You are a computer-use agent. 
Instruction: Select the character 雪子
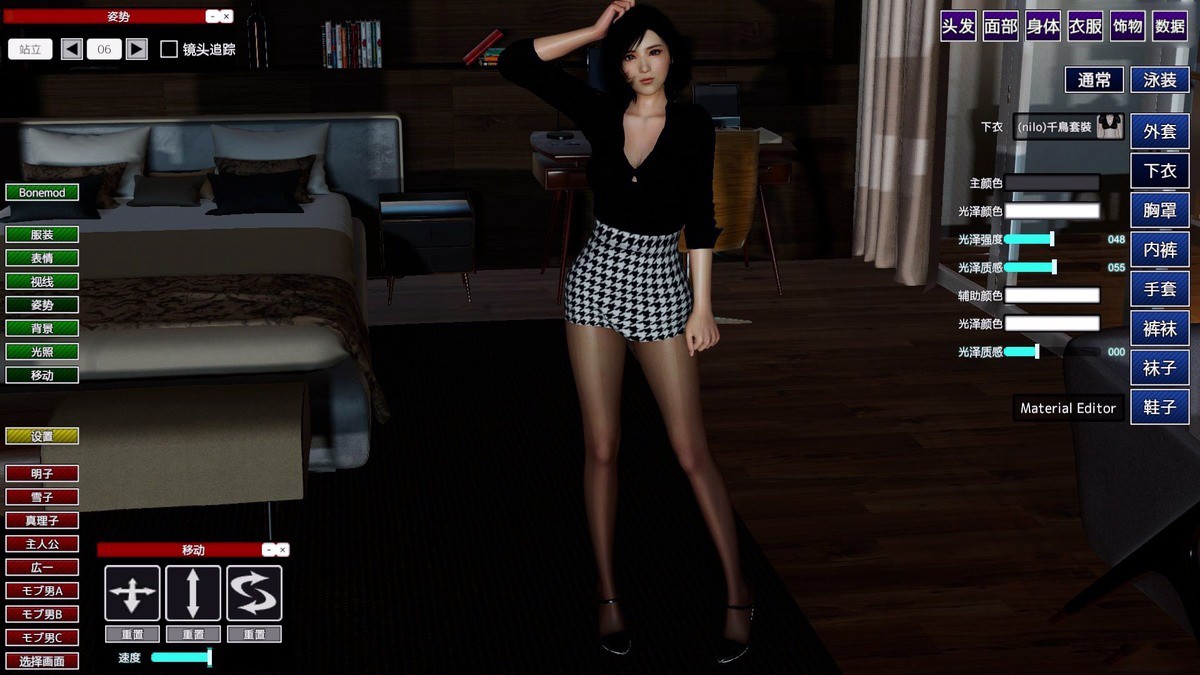pyautogui.click(x=42, y=497)
